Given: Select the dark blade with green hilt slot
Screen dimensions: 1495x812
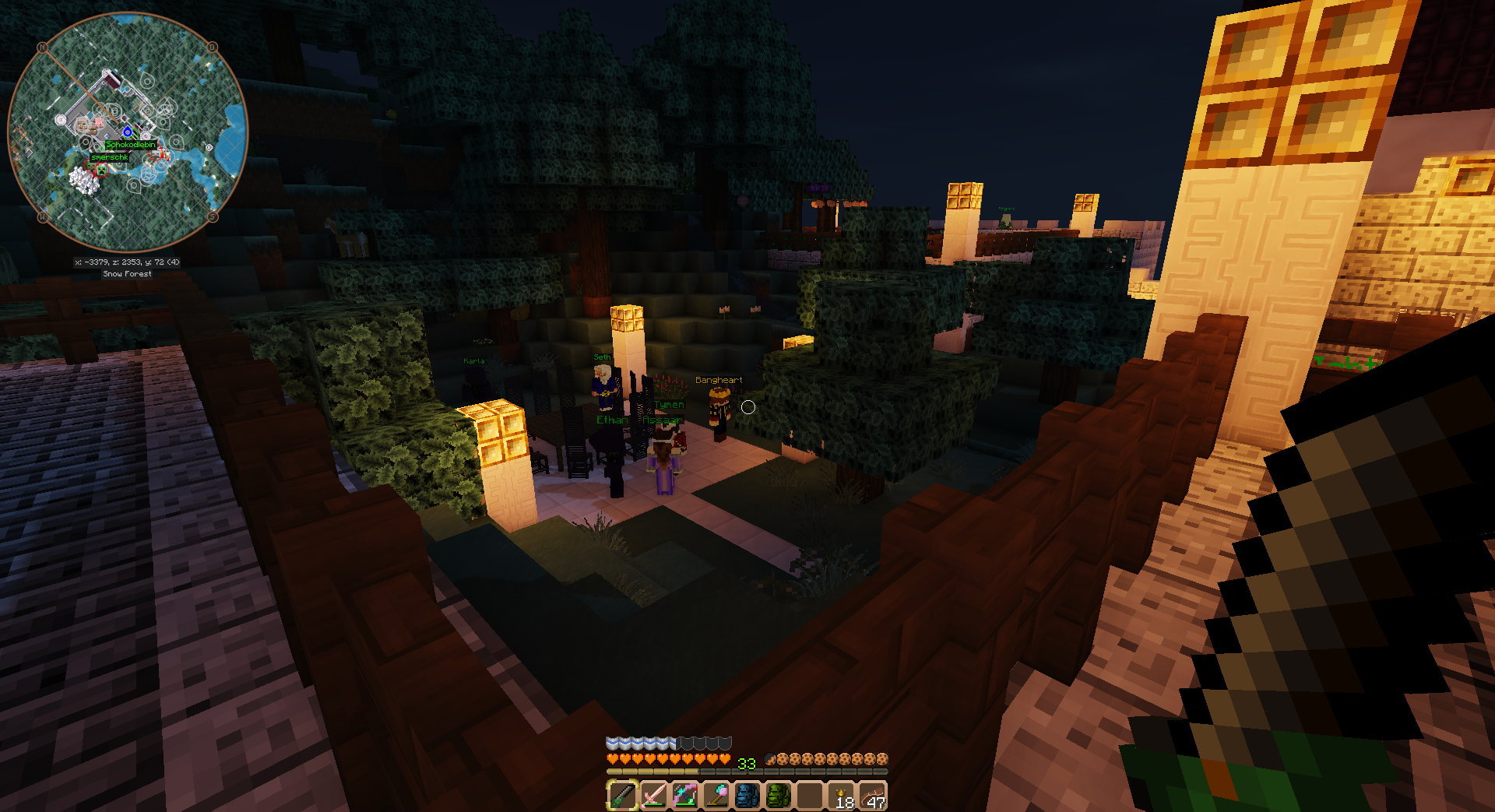Looking at the screenshot, I should tap(622, 796).
